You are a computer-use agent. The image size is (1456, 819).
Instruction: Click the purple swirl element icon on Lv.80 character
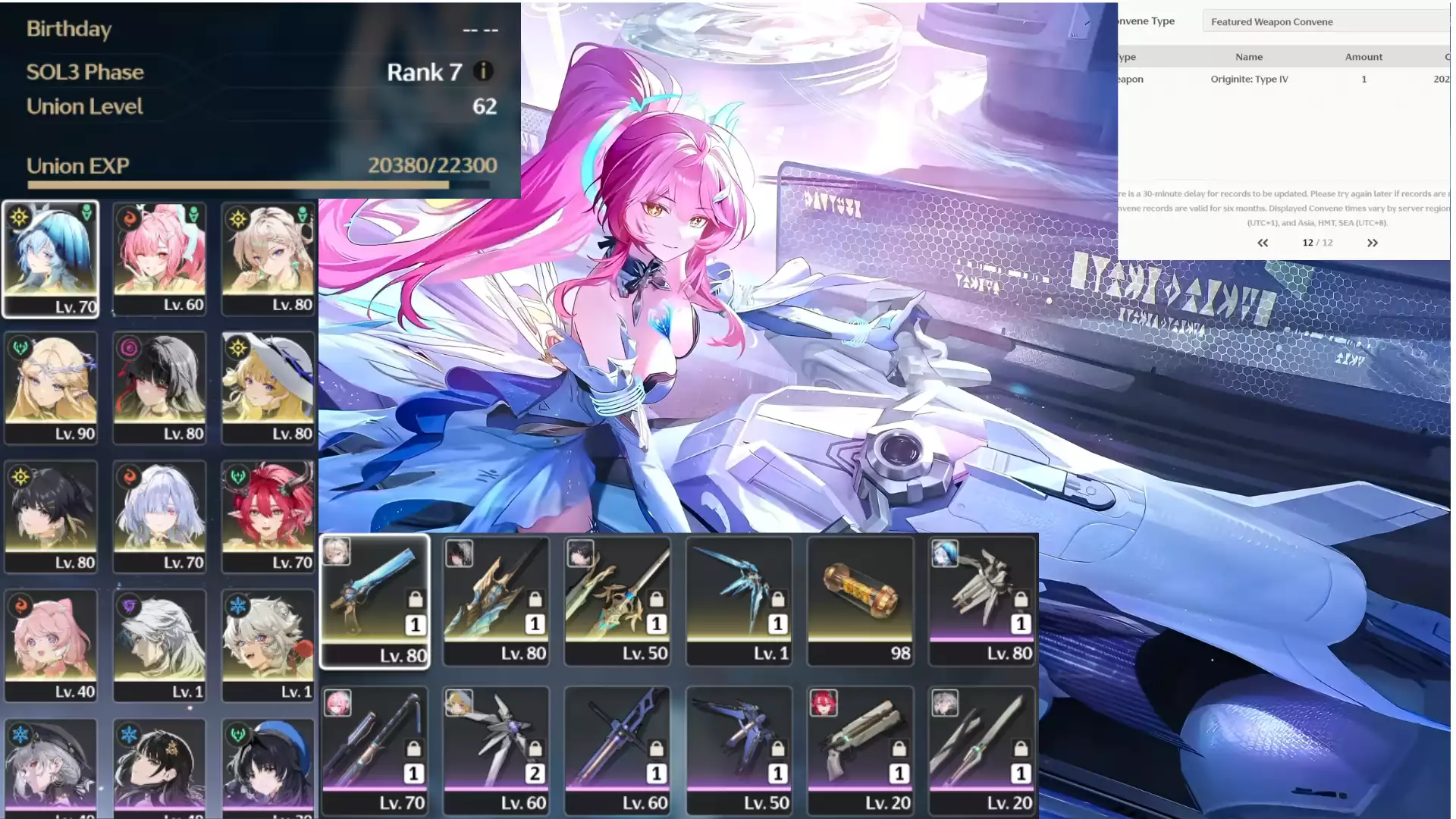click(130, 347)
